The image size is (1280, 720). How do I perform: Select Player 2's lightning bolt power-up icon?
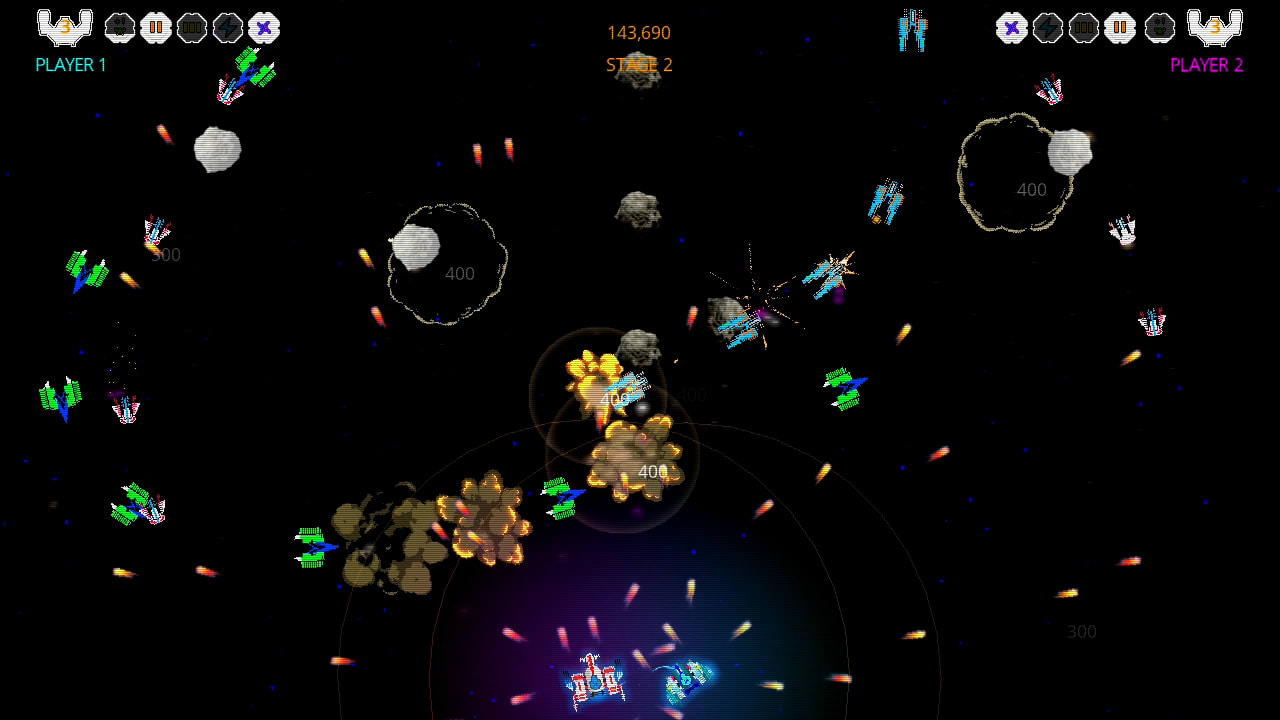1046,27
